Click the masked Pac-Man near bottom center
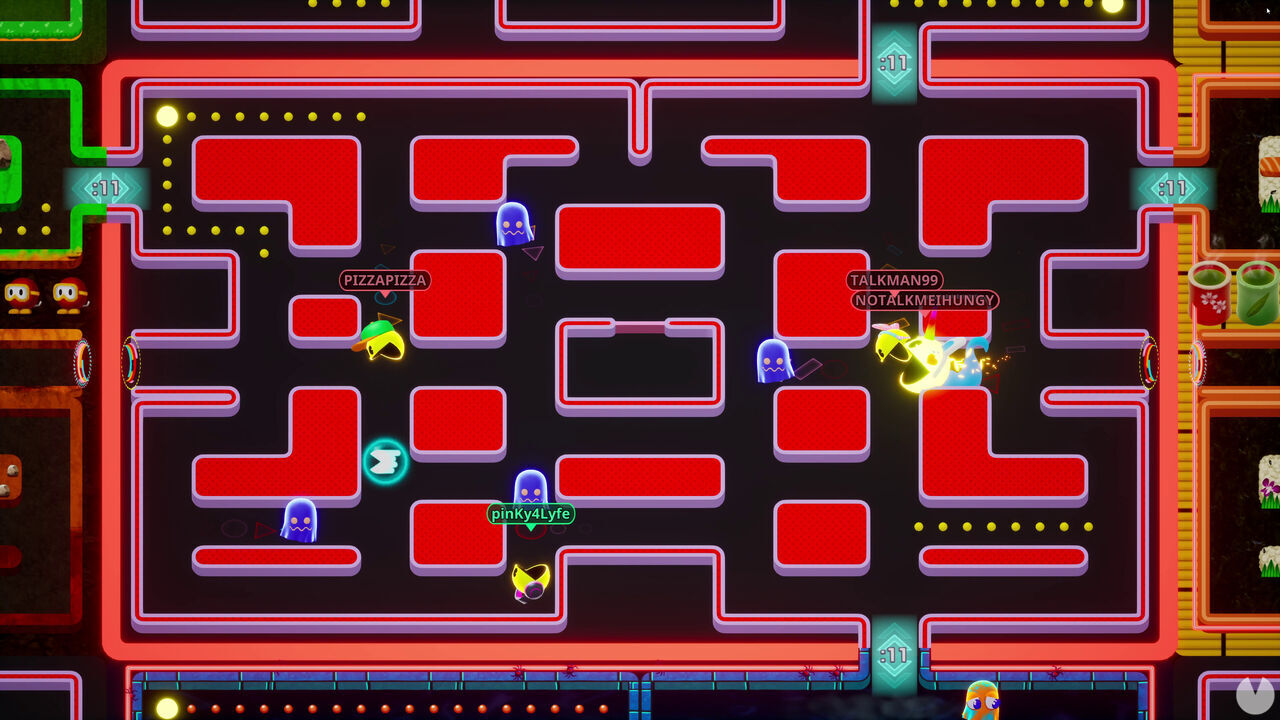The height and width of the screenshot is (720, 1280). click(527, 581)
